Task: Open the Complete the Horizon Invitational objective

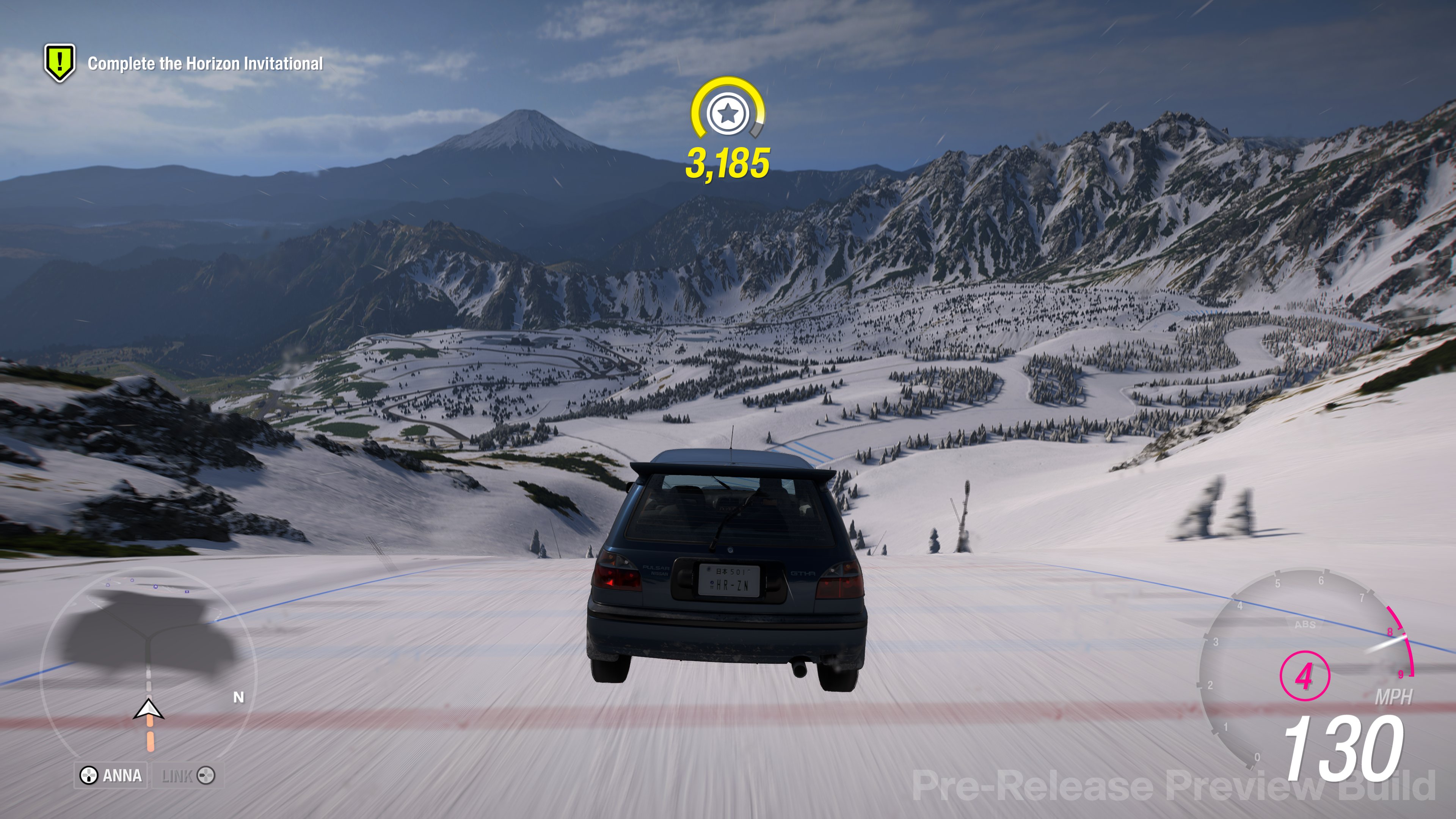Action: 205,63
